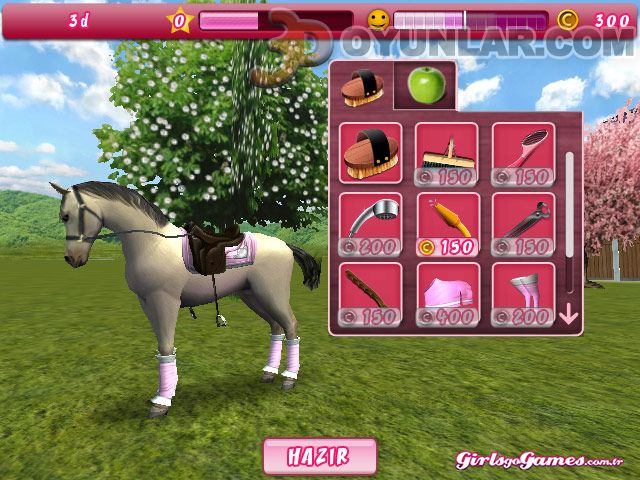Select the shower head for 200

(x=370, y=222)
